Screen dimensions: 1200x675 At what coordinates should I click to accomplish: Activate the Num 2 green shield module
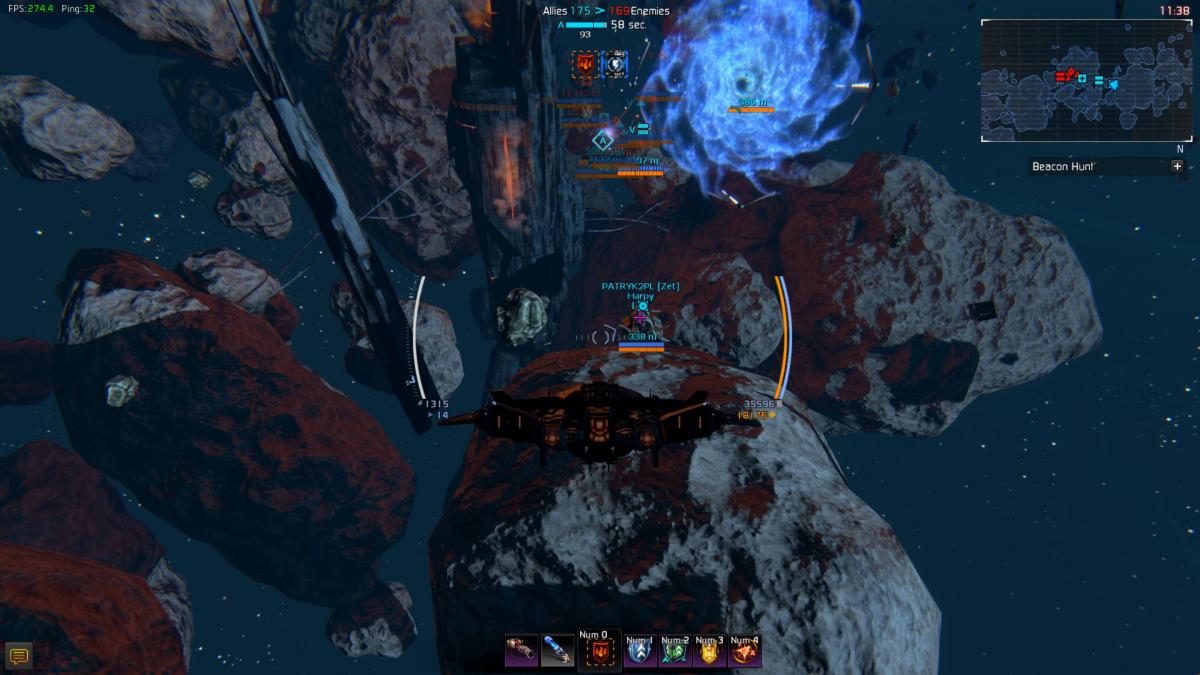(x=674, y=653)
